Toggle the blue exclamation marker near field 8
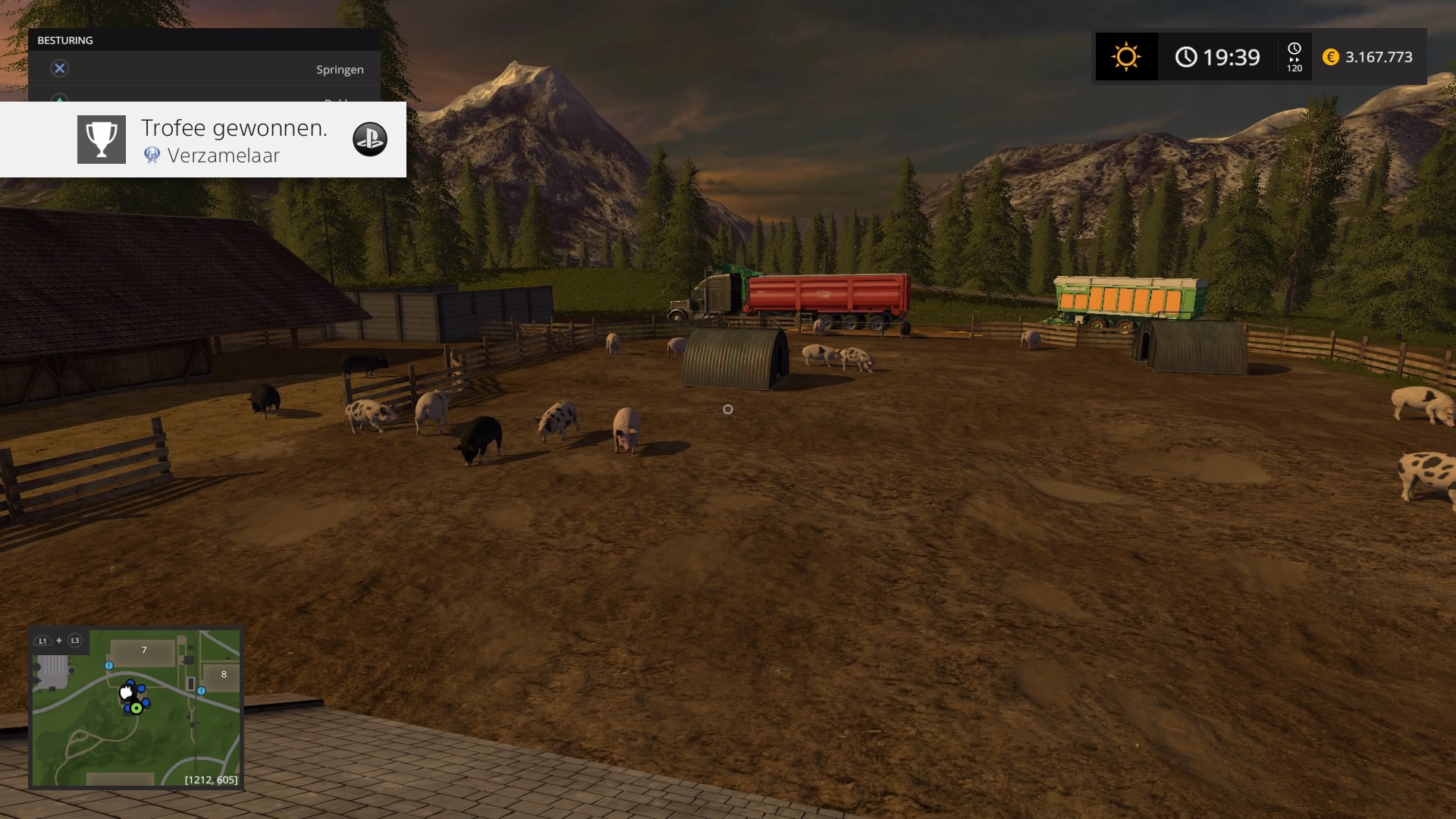Viewport: 1456px width, 819px height. point(201,691)
